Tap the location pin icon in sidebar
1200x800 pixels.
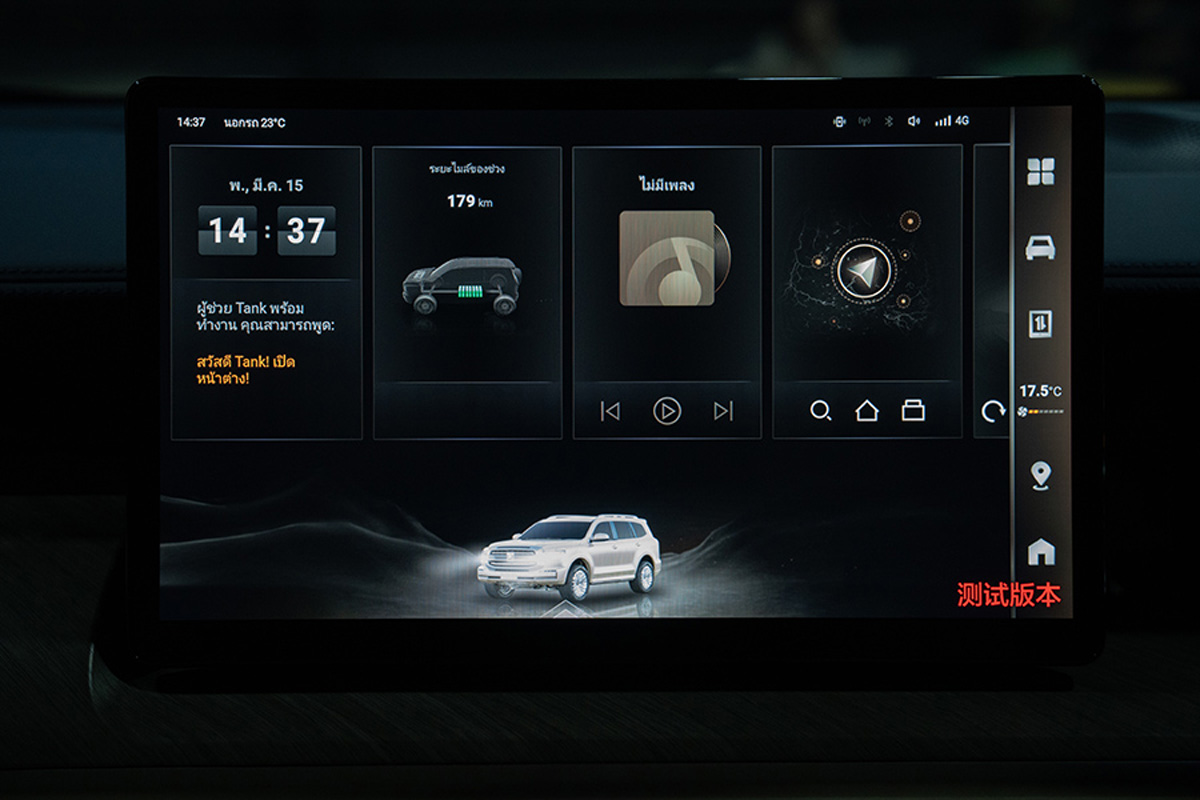point(1040,475)
